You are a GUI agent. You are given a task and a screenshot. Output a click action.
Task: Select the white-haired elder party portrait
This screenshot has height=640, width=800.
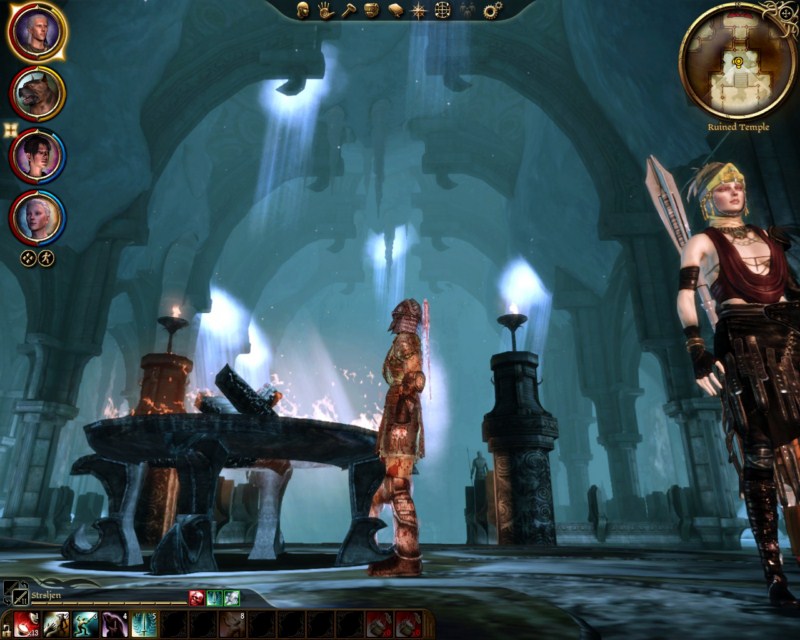tap(38, 217)
